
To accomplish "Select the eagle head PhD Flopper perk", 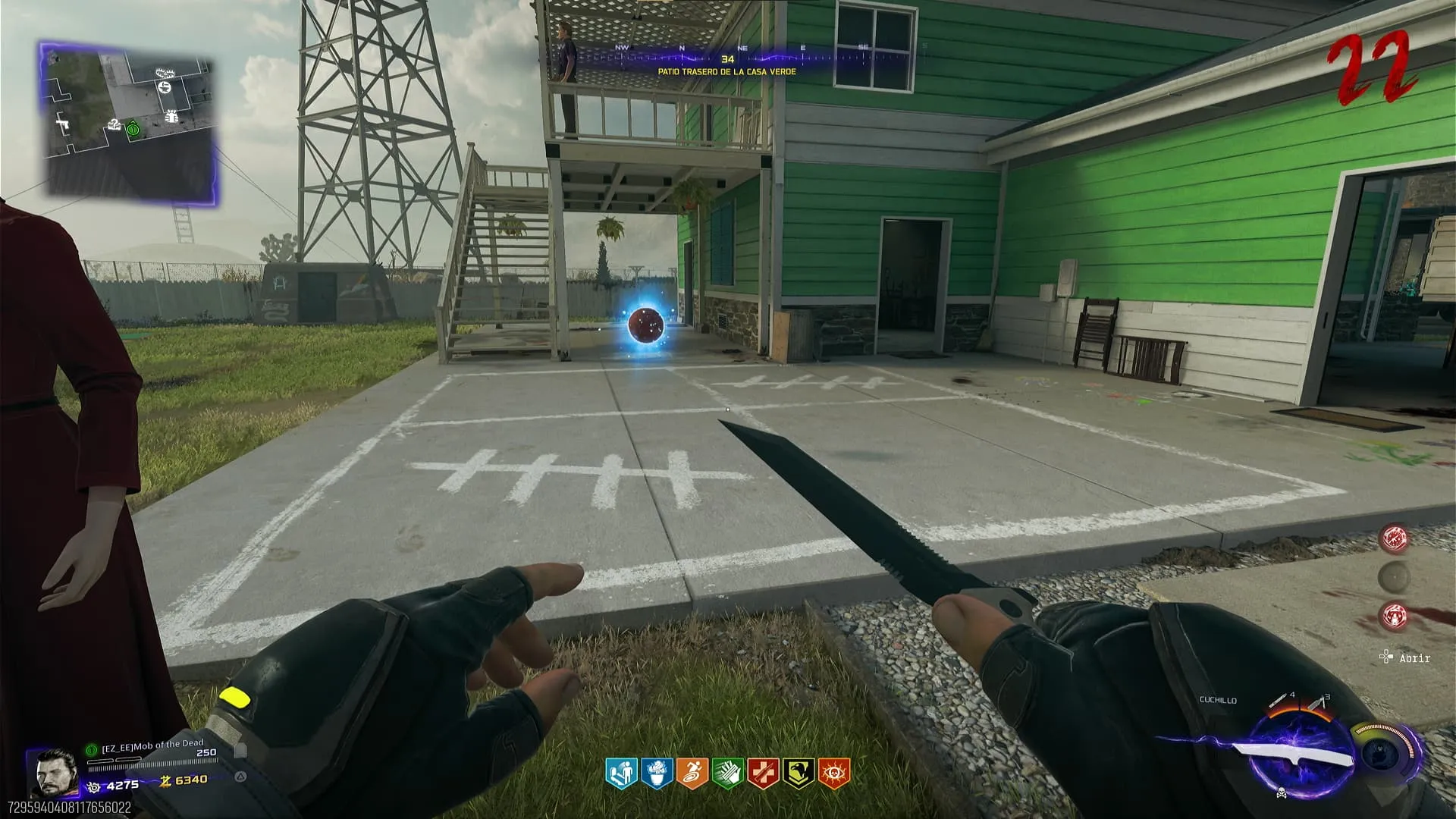I will [x=799, y=773].
